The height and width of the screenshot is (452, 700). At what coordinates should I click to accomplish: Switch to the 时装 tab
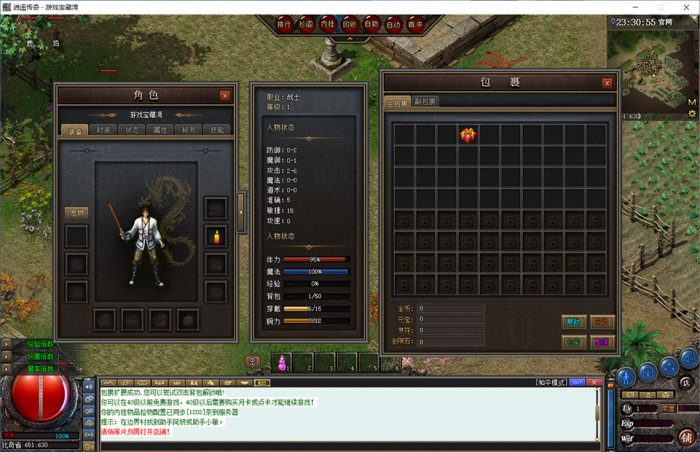tap(104, 130)
